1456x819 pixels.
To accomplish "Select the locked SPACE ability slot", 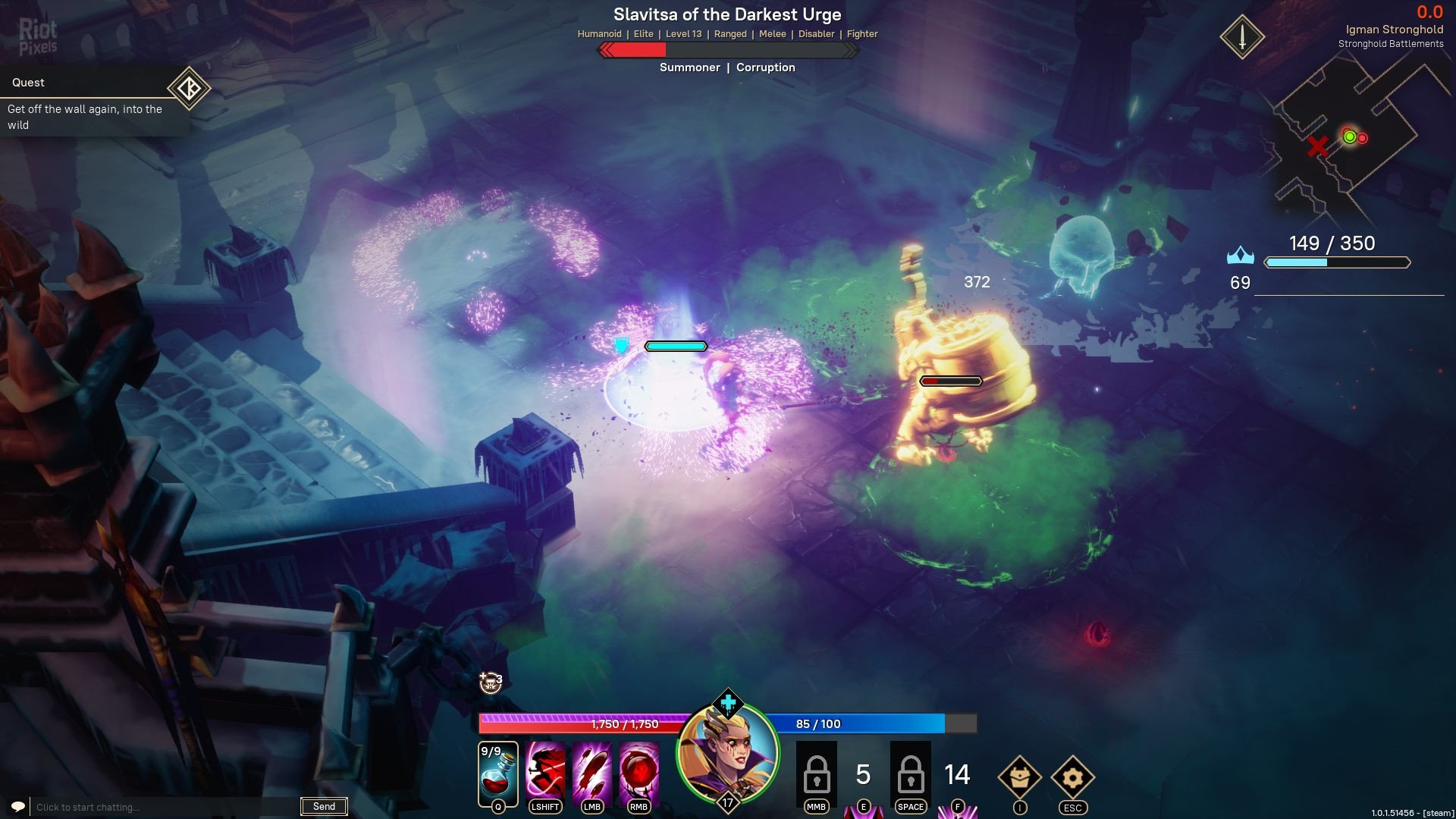I will [910, 773].
